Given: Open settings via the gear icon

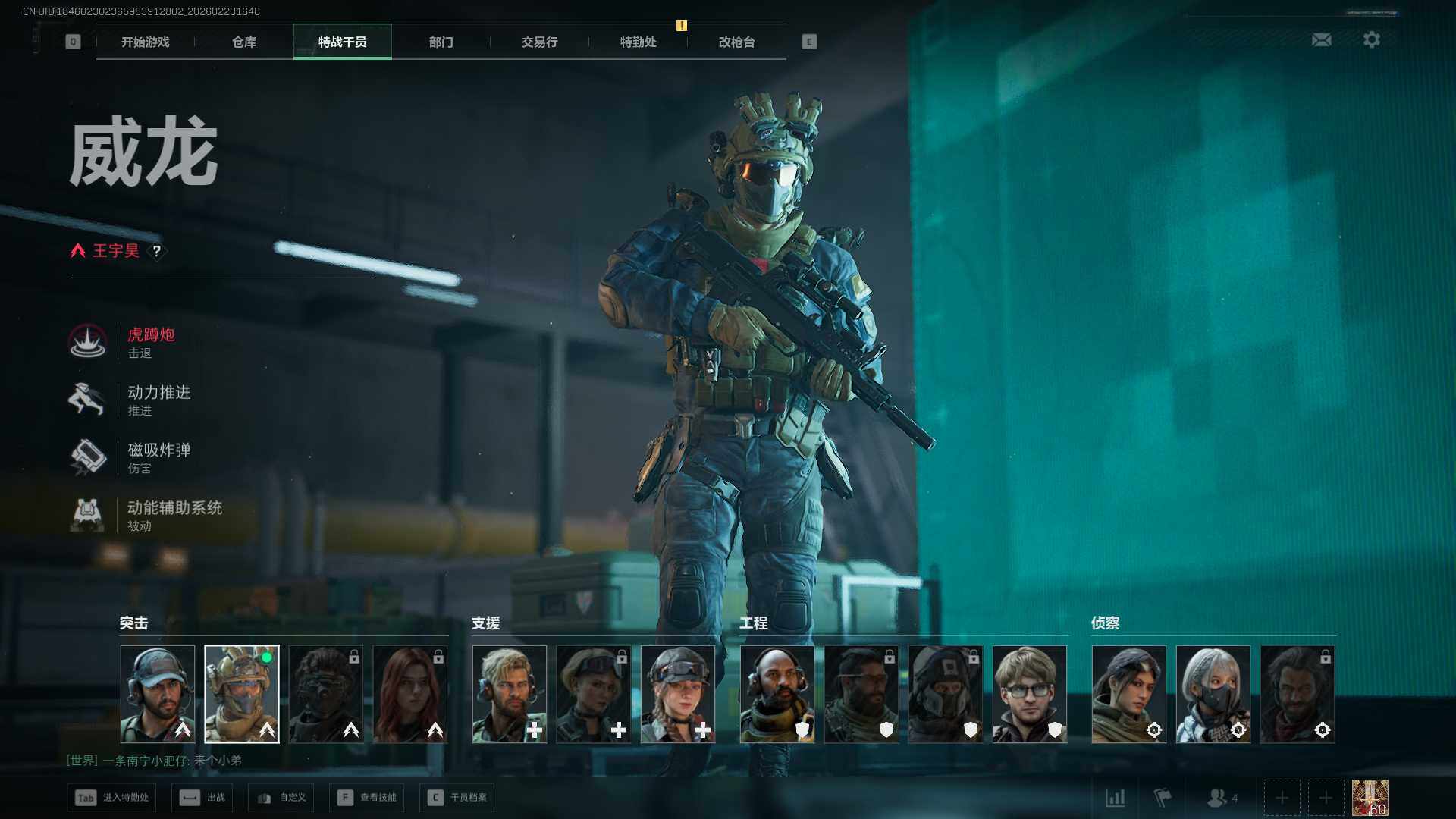Looking at the screenshot, I should pos(1371,39).
